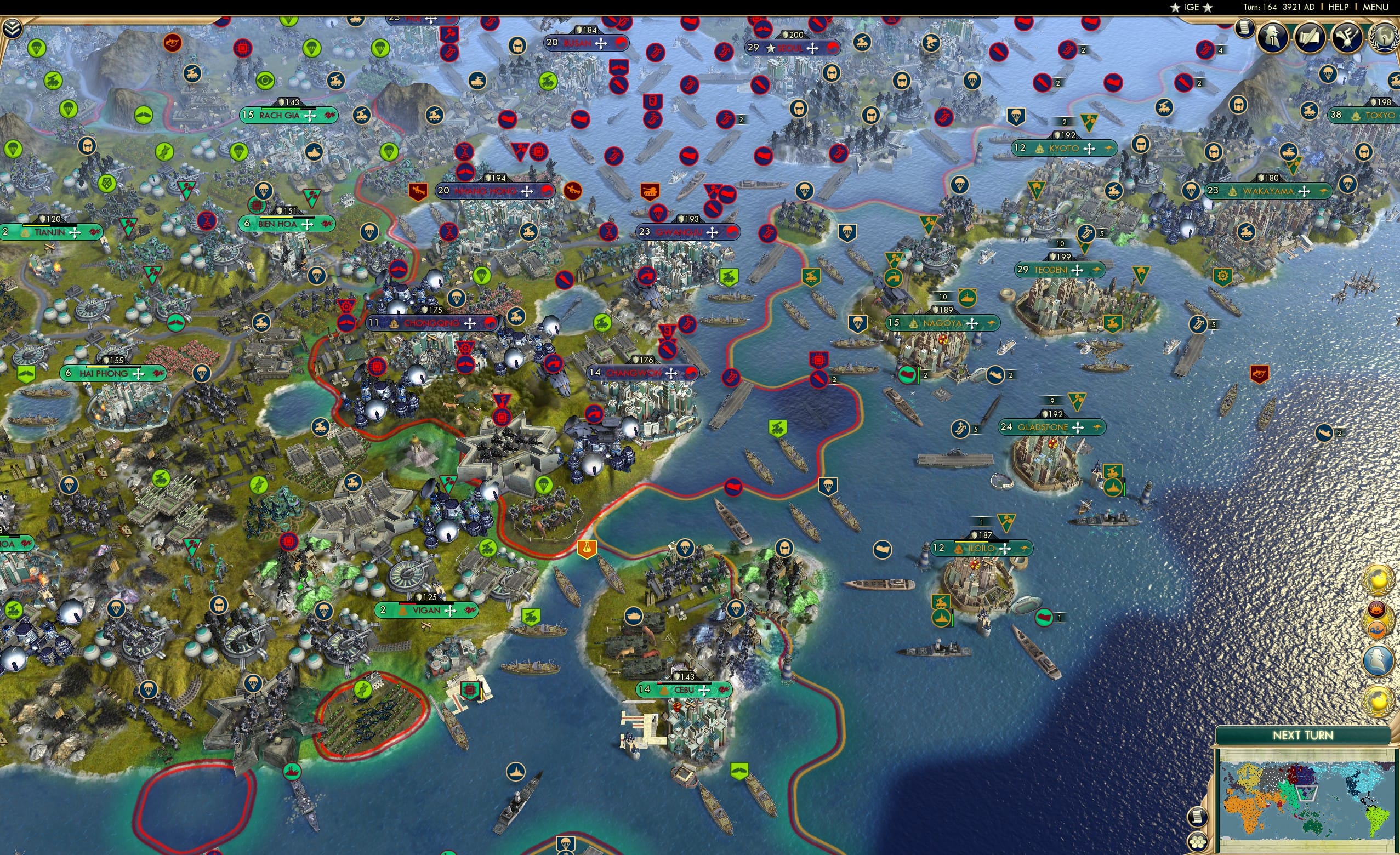This screenshot has height=855, width=1400.
Task: Click the flag icon in the top-right toolbar
Action: tap(1350, 38)
